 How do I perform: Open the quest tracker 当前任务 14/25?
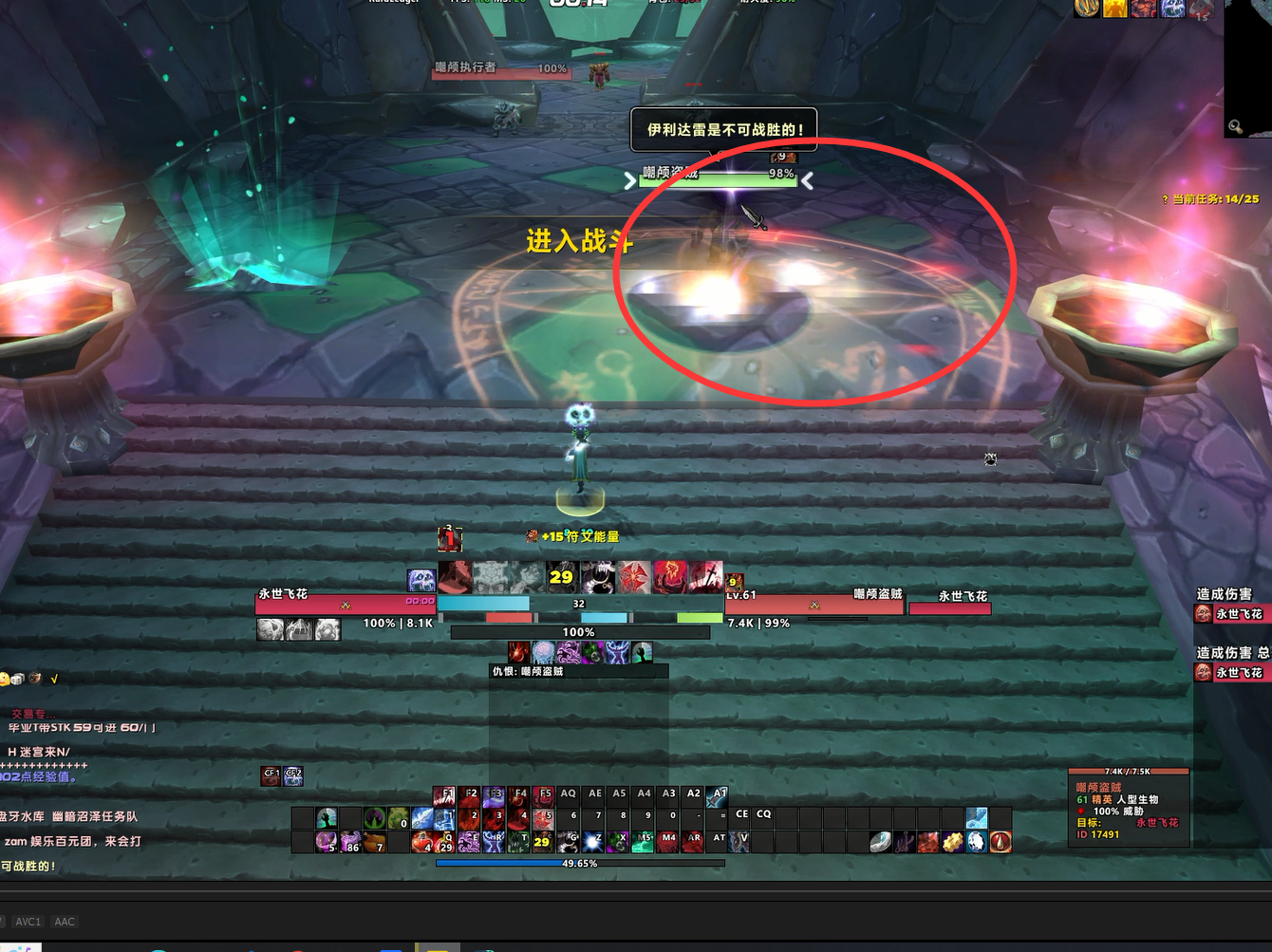[x=1209, y=199]
